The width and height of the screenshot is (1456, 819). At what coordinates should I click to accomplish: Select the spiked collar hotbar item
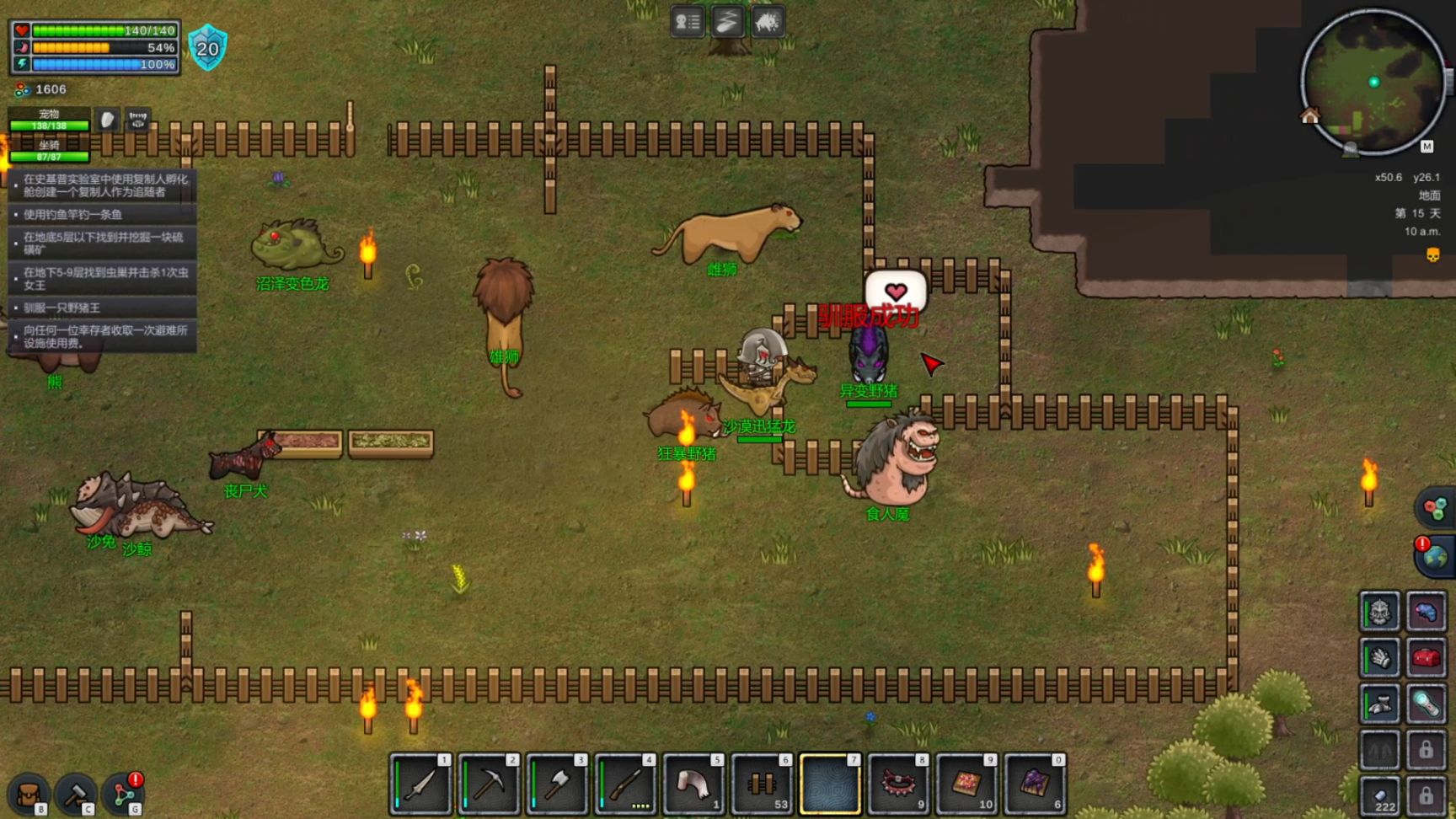[x=898, y=785]
